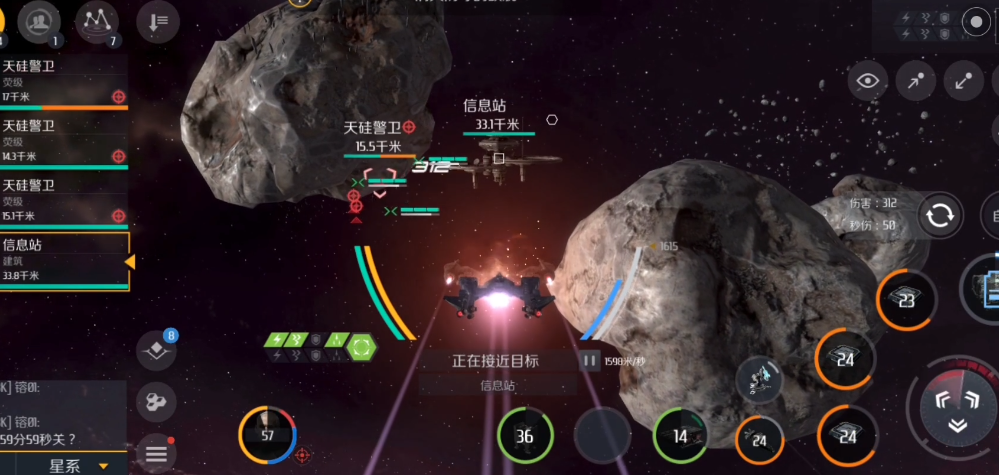This screenshot has height=475, width=999.
Task: Activate the orange-ringed module showing 23
Action: click(x=906, y=299)
